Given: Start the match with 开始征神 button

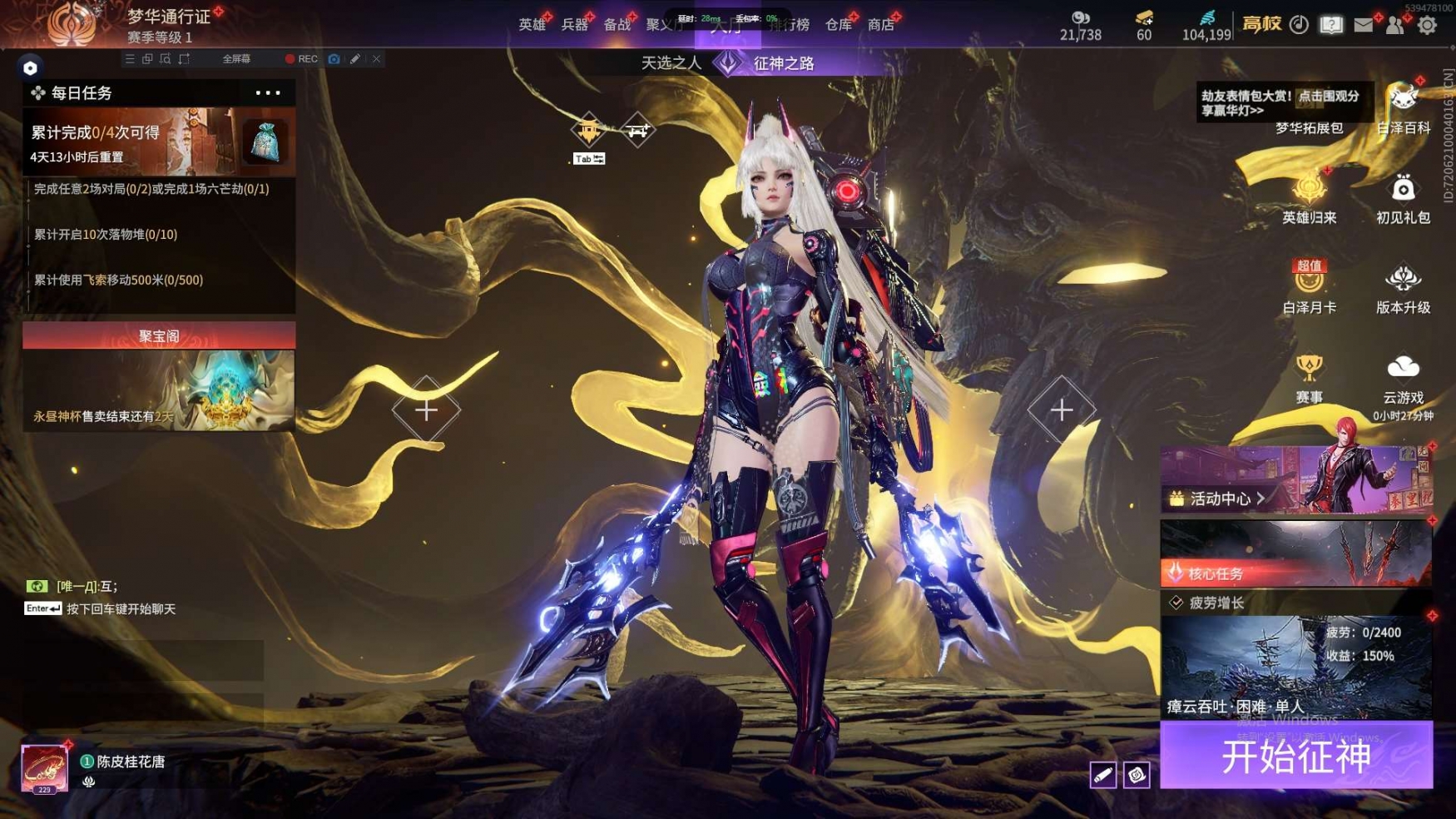Looking at the screenshot, I should (x=1295, y=756).
